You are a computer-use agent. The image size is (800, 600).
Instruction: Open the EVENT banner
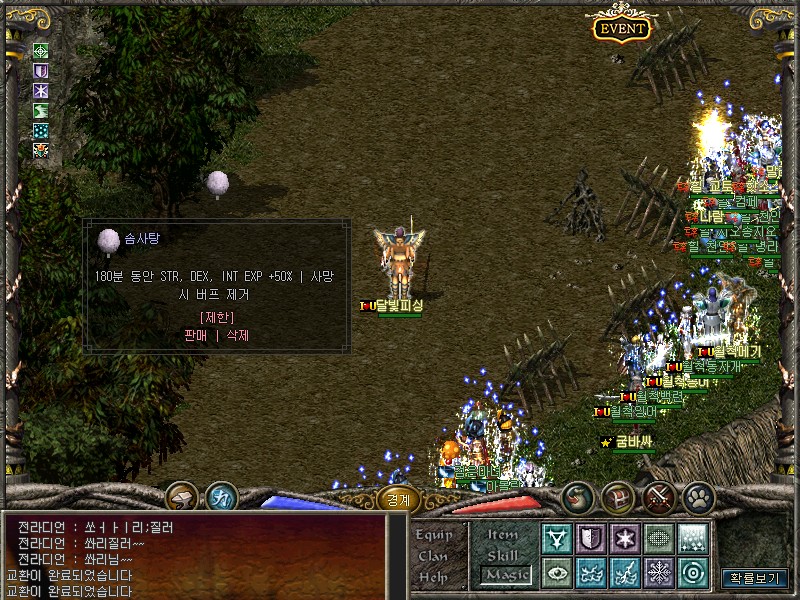click(x=621, y=28)
